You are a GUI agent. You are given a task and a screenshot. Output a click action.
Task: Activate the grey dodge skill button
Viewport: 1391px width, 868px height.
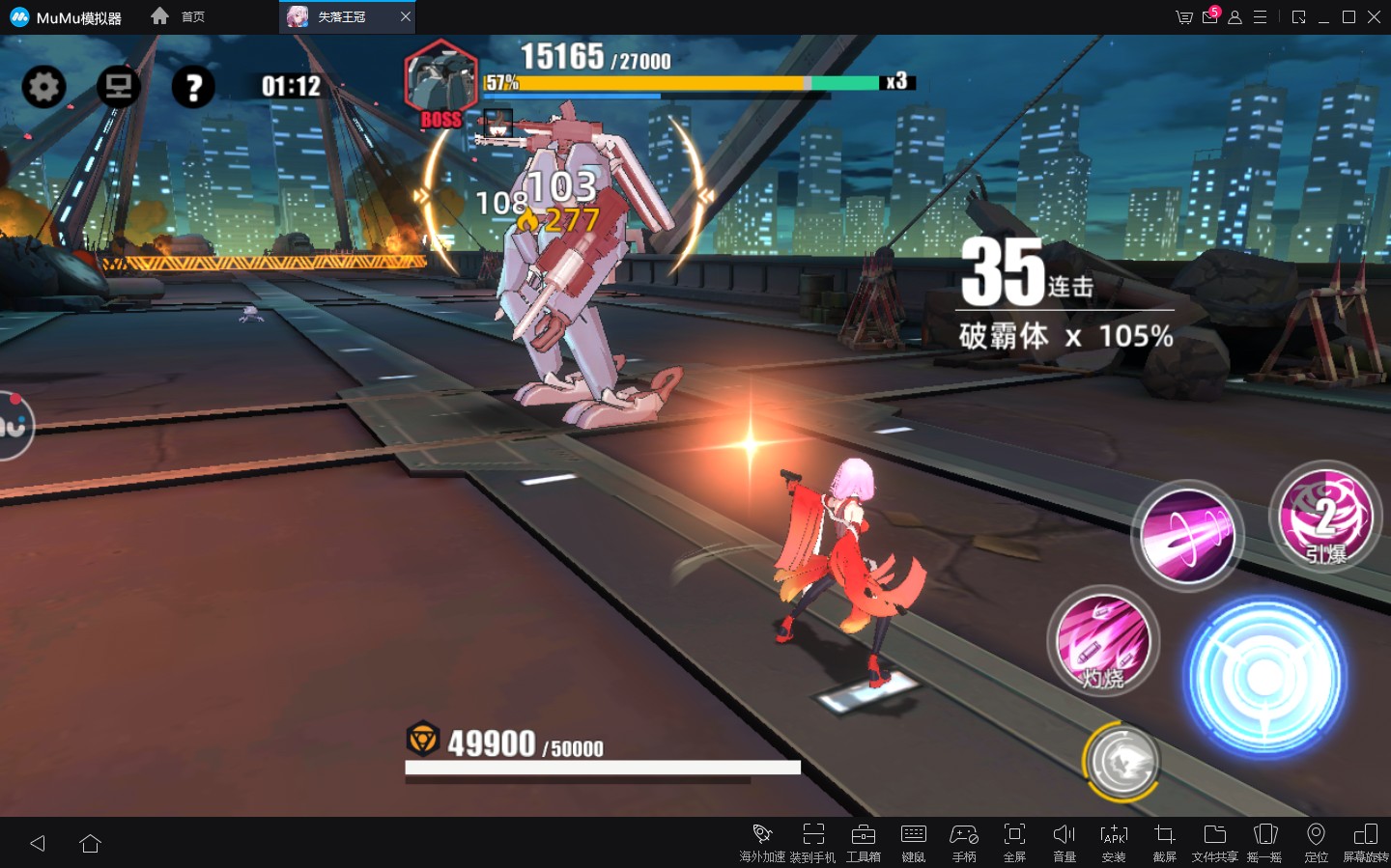[x=1121, y=761]
